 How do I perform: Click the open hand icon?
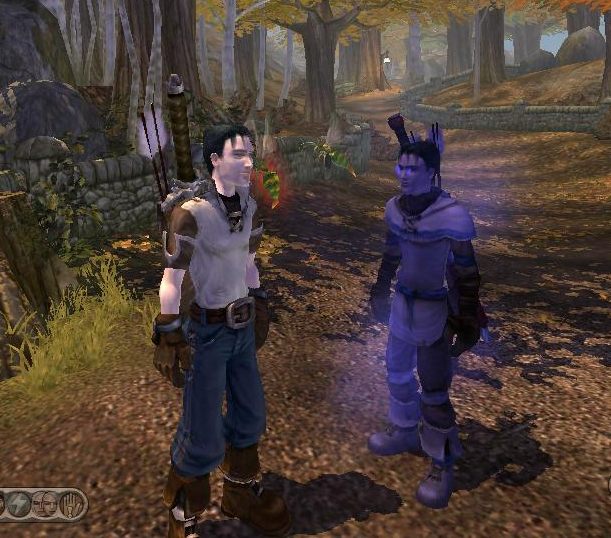click(71, 503)
